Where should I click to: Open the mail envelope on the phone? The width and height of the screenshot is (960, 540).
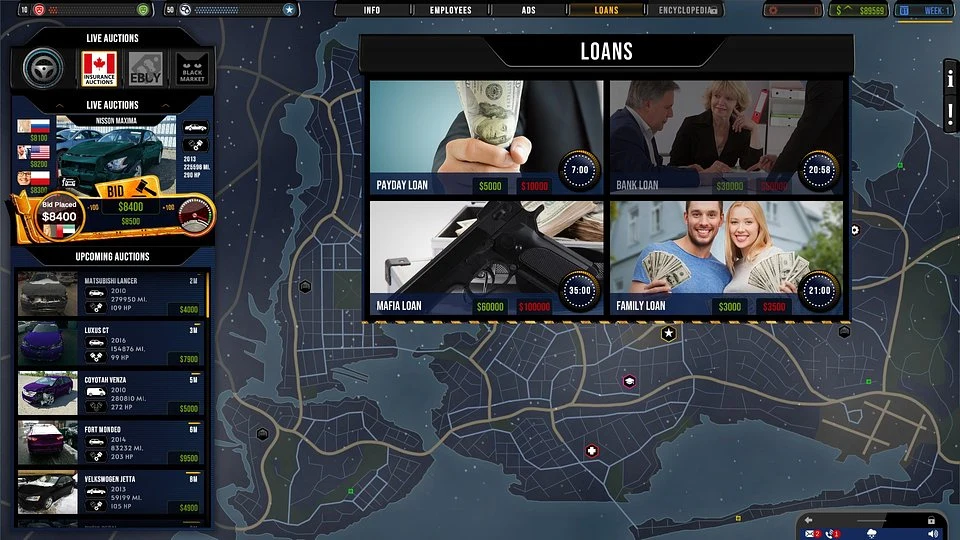[x=811, y=533]
